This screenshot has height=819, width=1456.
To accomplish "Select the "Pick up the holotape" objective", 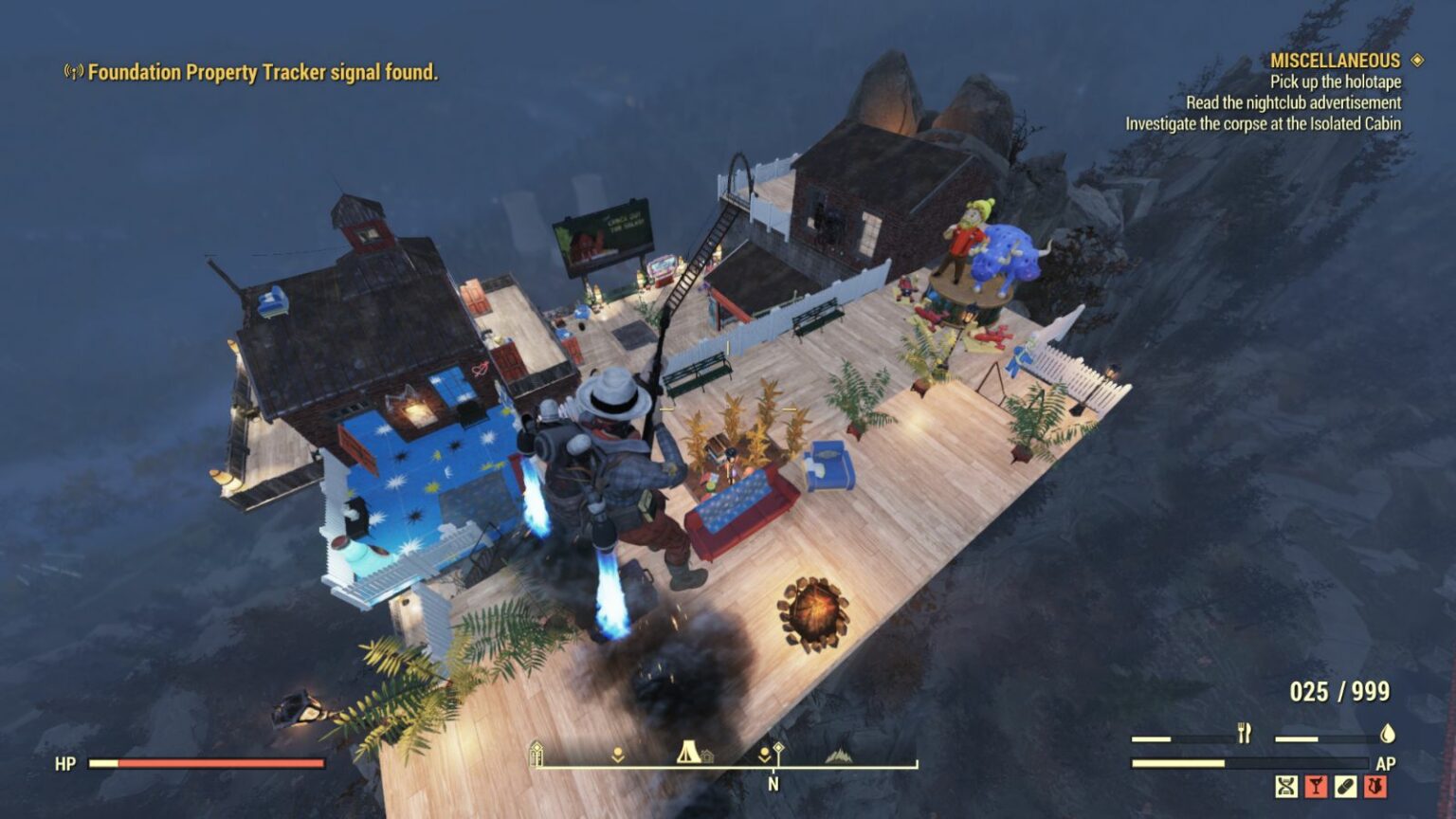I will pyautogui.click(x=1336, y=82).
